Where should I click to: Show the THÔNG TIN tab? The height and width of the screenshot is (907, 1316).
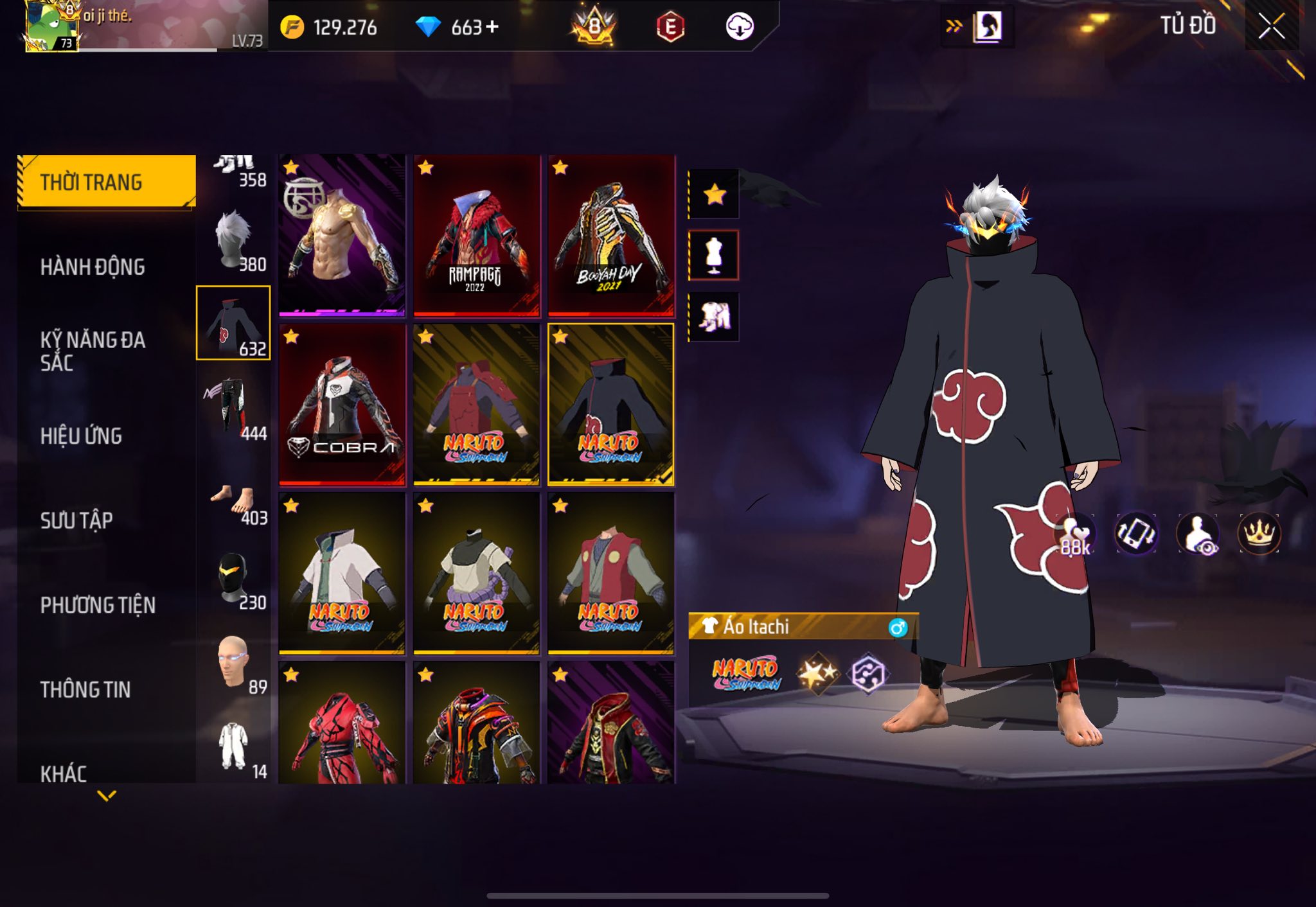click(x=85, y=689)
